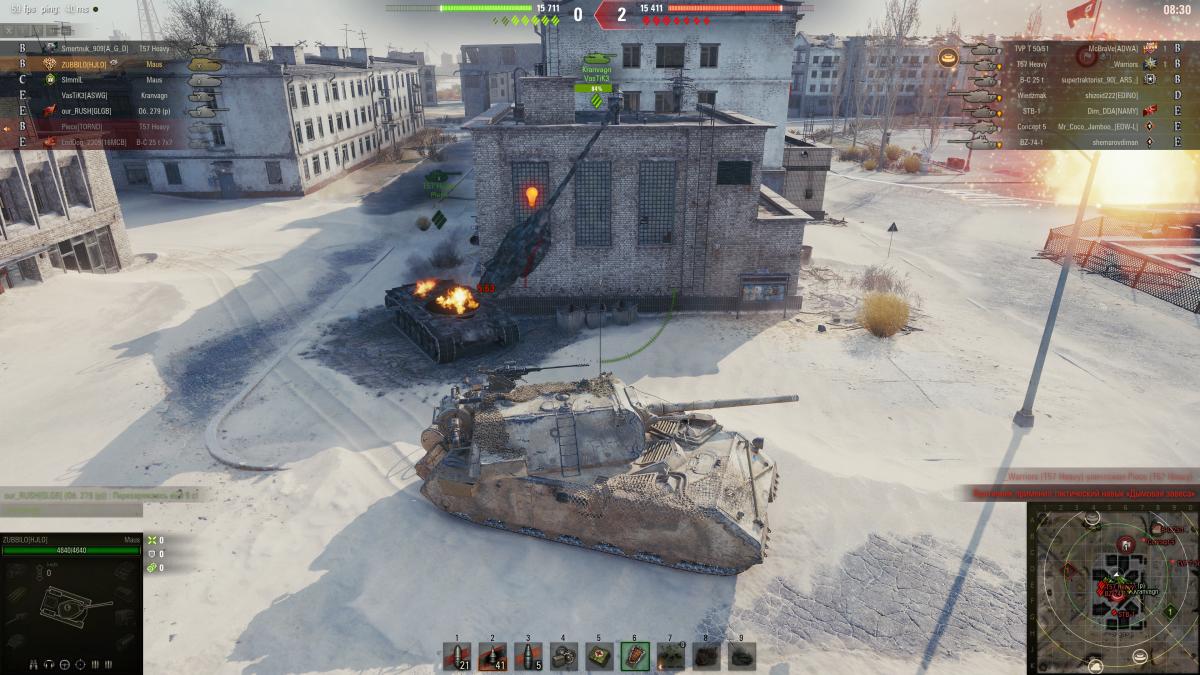Switch to shell slot 2 with 41 rounds
Viewport: 1200px width, 675px height.
493,655
